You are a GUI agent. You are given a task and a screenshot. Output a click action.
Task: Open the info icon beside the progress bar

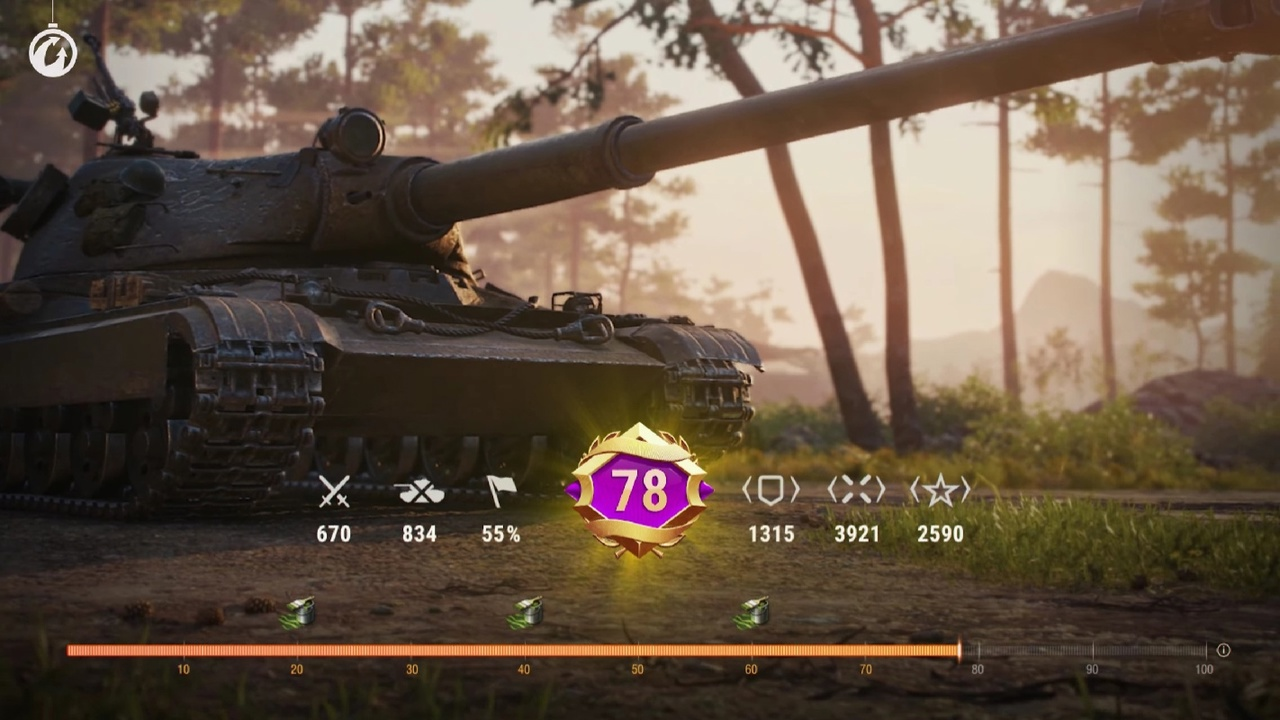pos(1223,650)
